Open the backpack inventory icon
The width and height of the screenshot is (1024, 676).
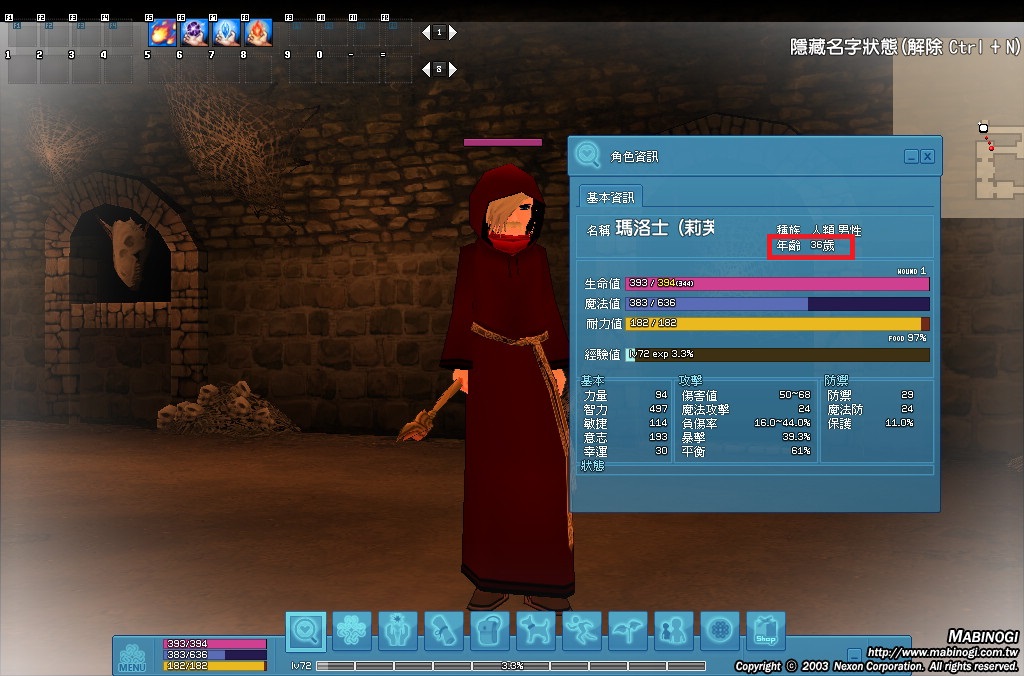(x=490, y=631)
